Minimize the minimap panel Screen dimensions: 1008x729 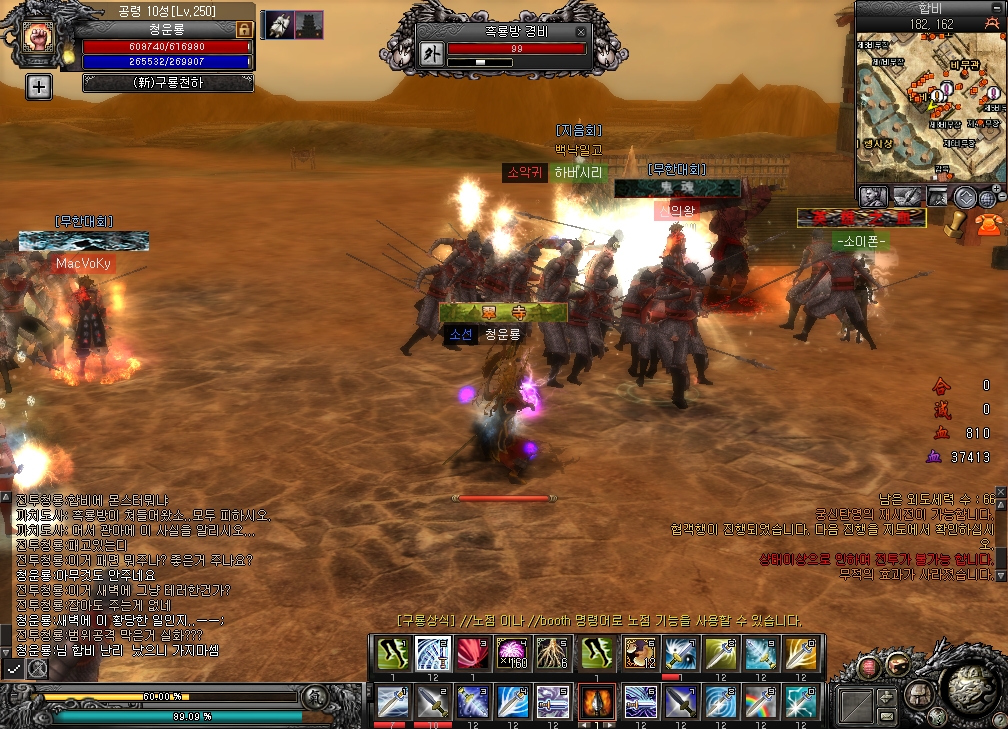997,10
